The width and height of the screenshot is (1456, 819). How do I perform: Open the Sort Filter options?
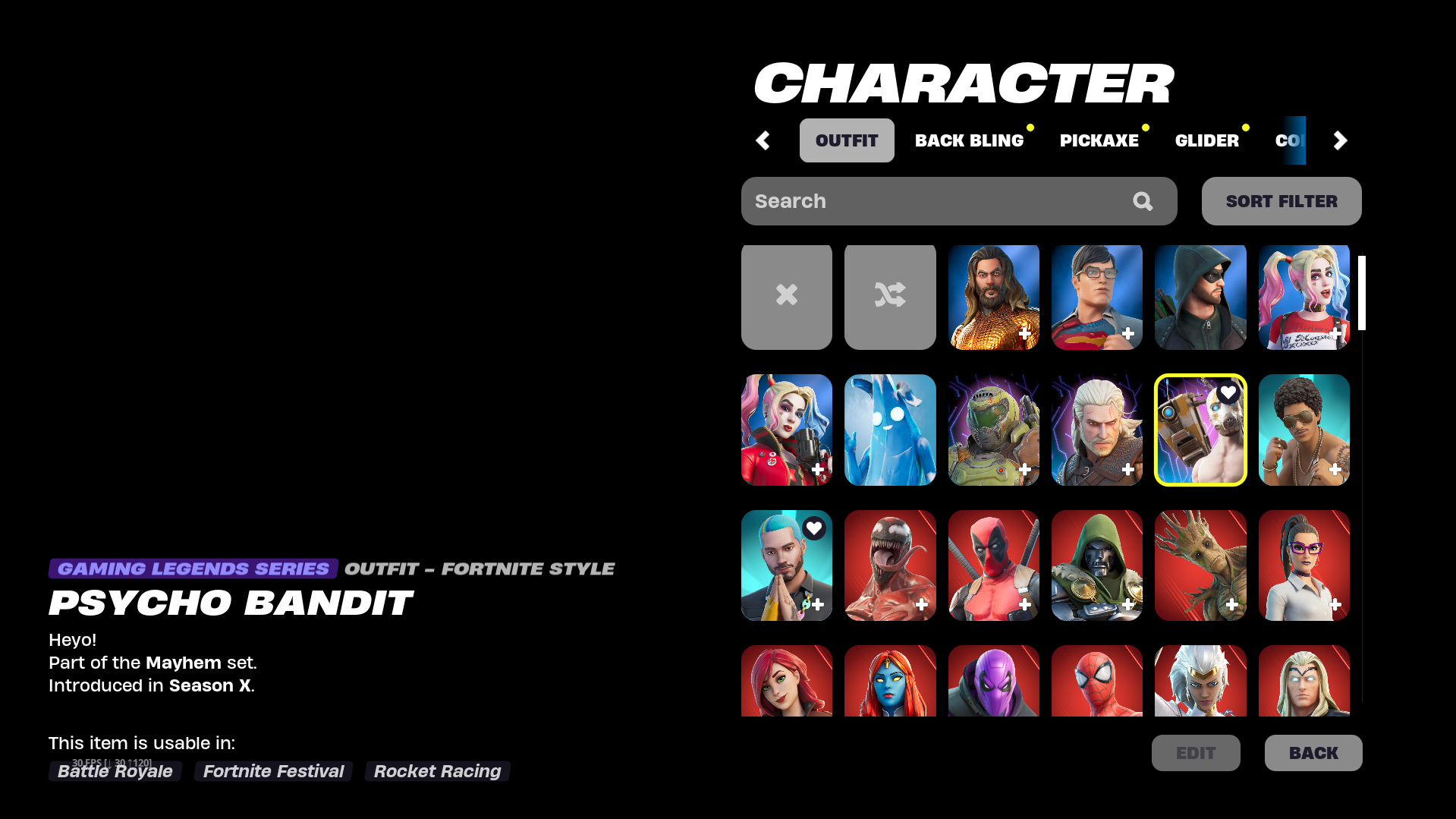(1281, 200)
